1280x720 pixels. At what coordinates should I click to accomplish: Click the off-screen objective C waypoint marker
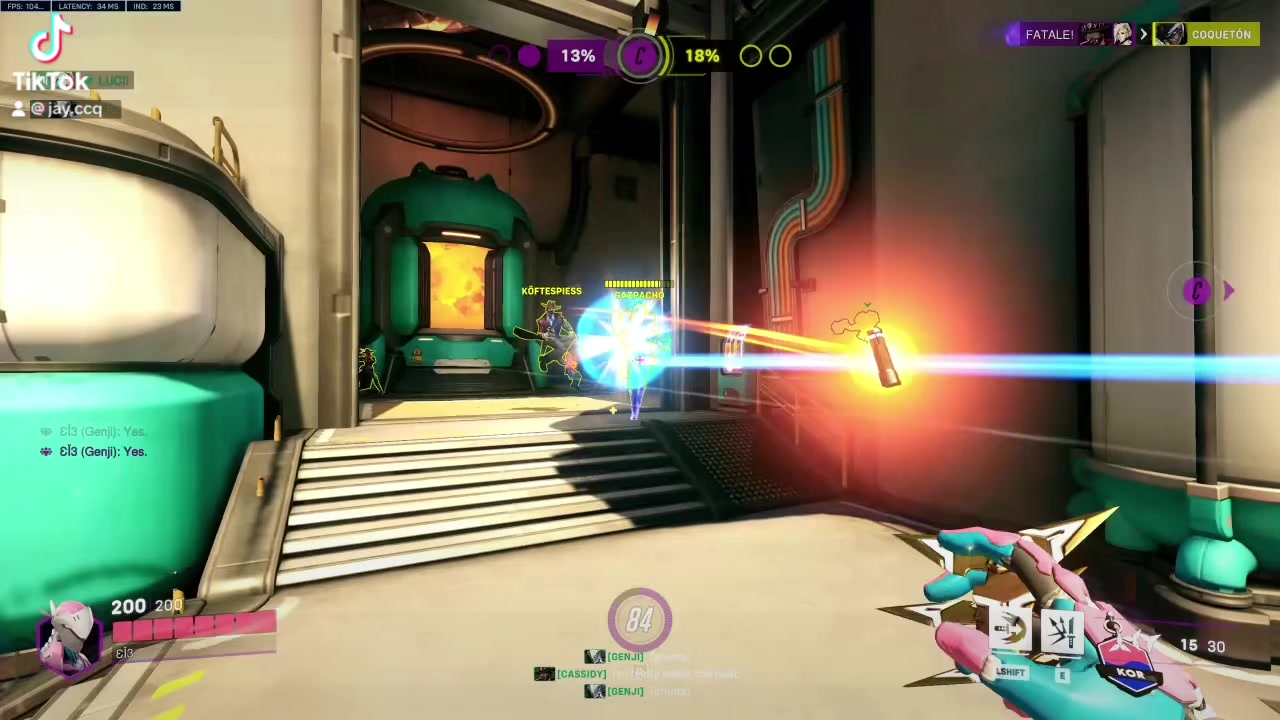pyautogui.click(x=1198, y=291)
